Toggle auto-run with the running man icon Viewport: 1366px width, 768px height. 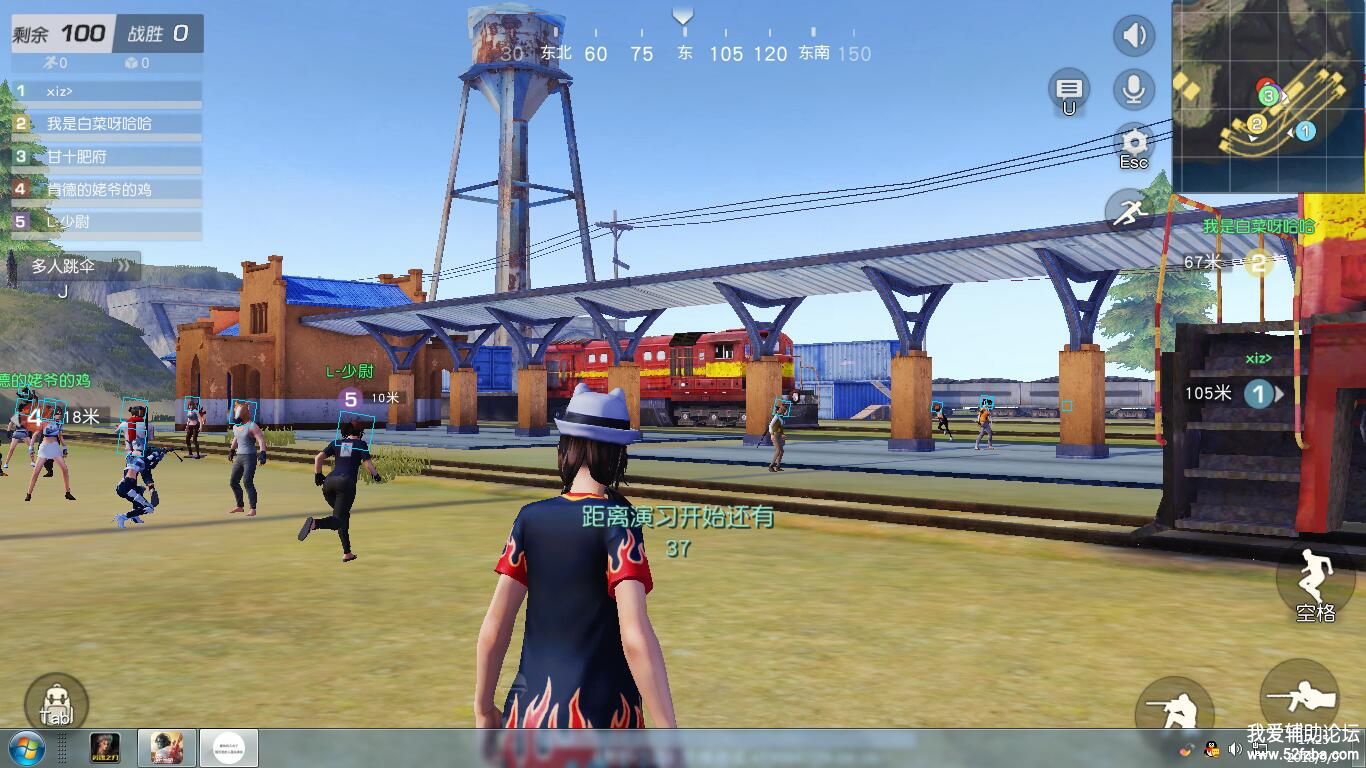pos(1128,211)
